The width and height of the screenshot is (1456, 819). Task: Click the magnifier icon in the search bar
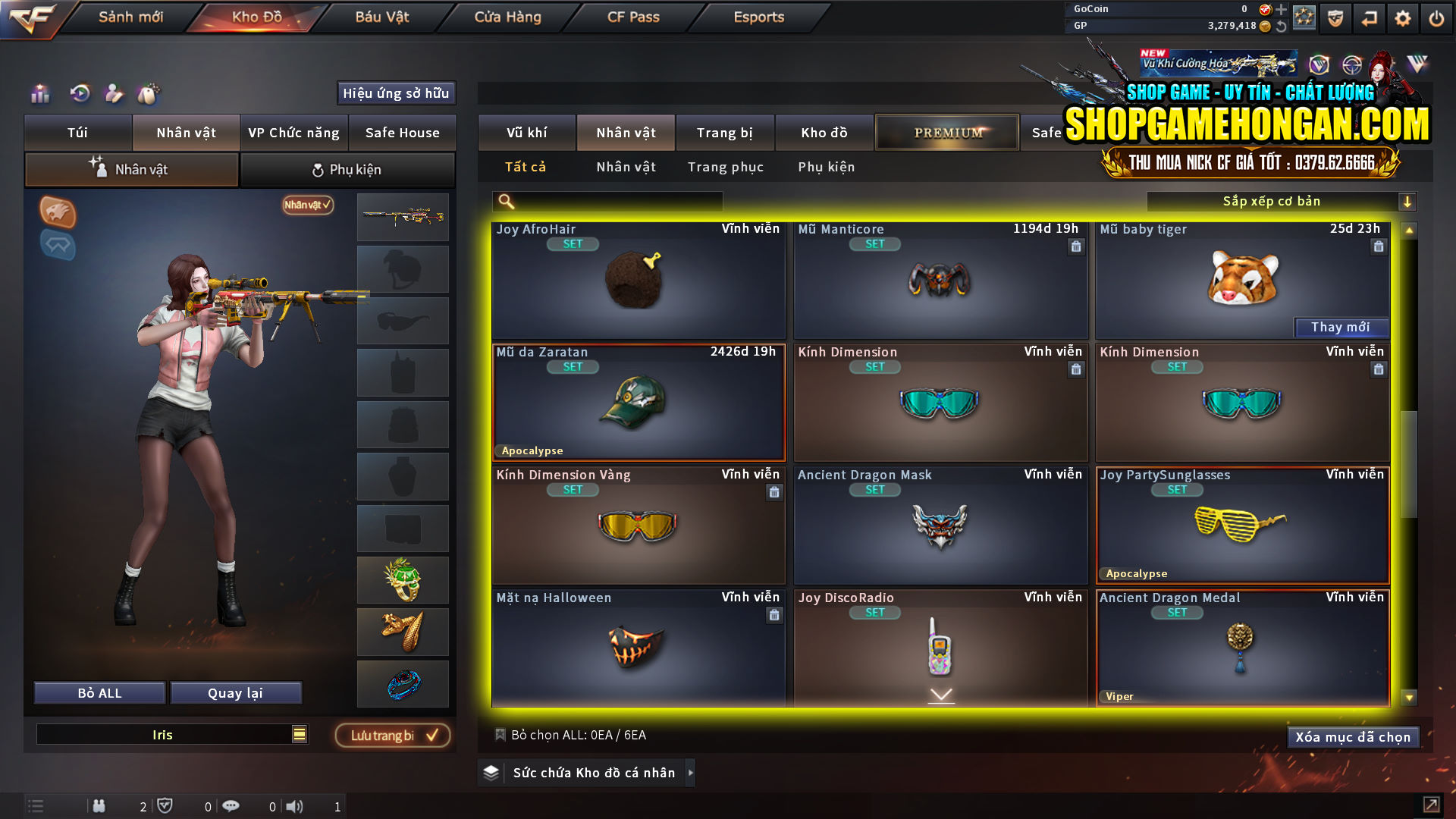504,202
